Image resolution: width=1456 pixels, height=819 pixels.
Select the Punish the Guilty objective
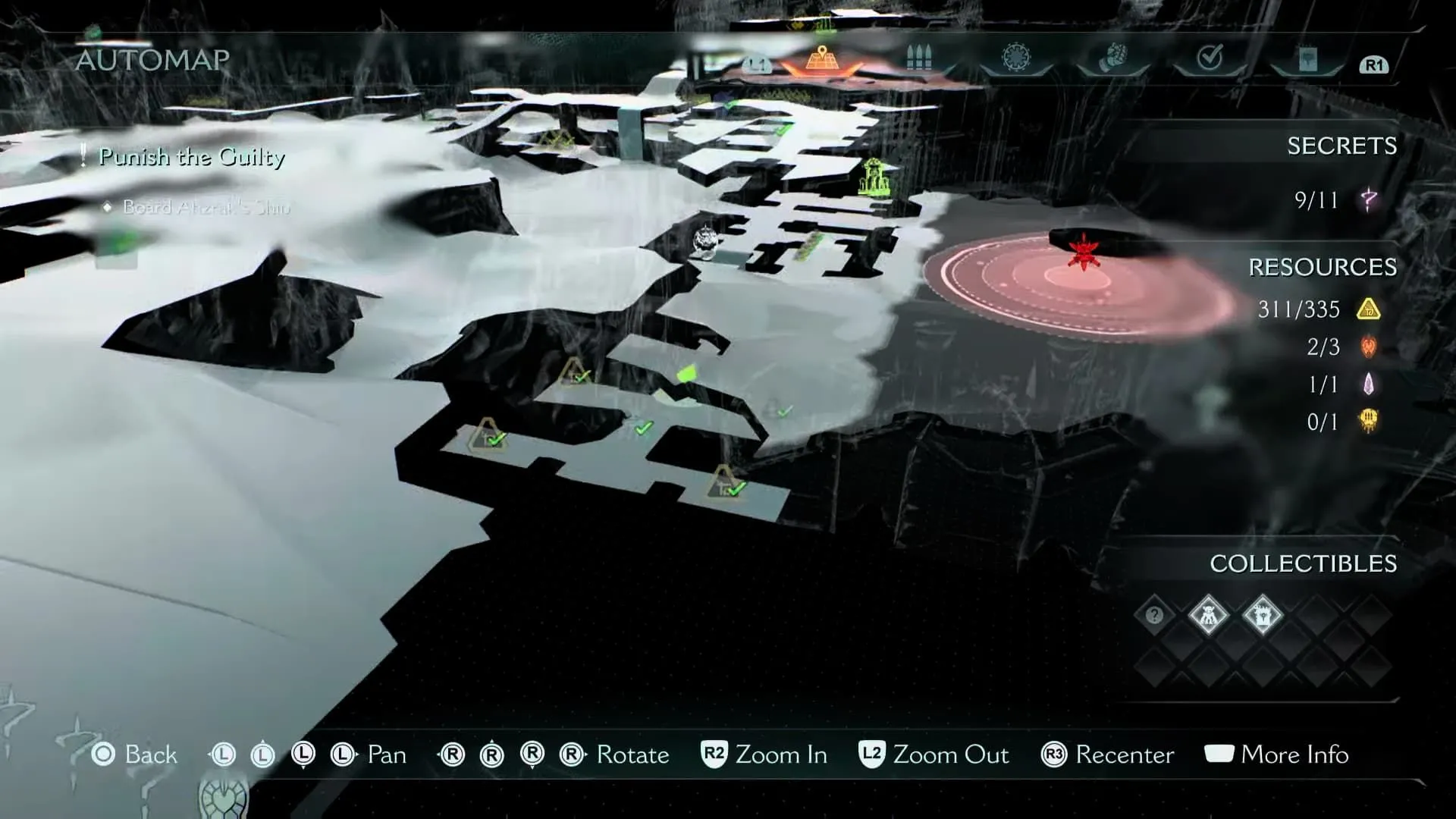tap(192, 157)
